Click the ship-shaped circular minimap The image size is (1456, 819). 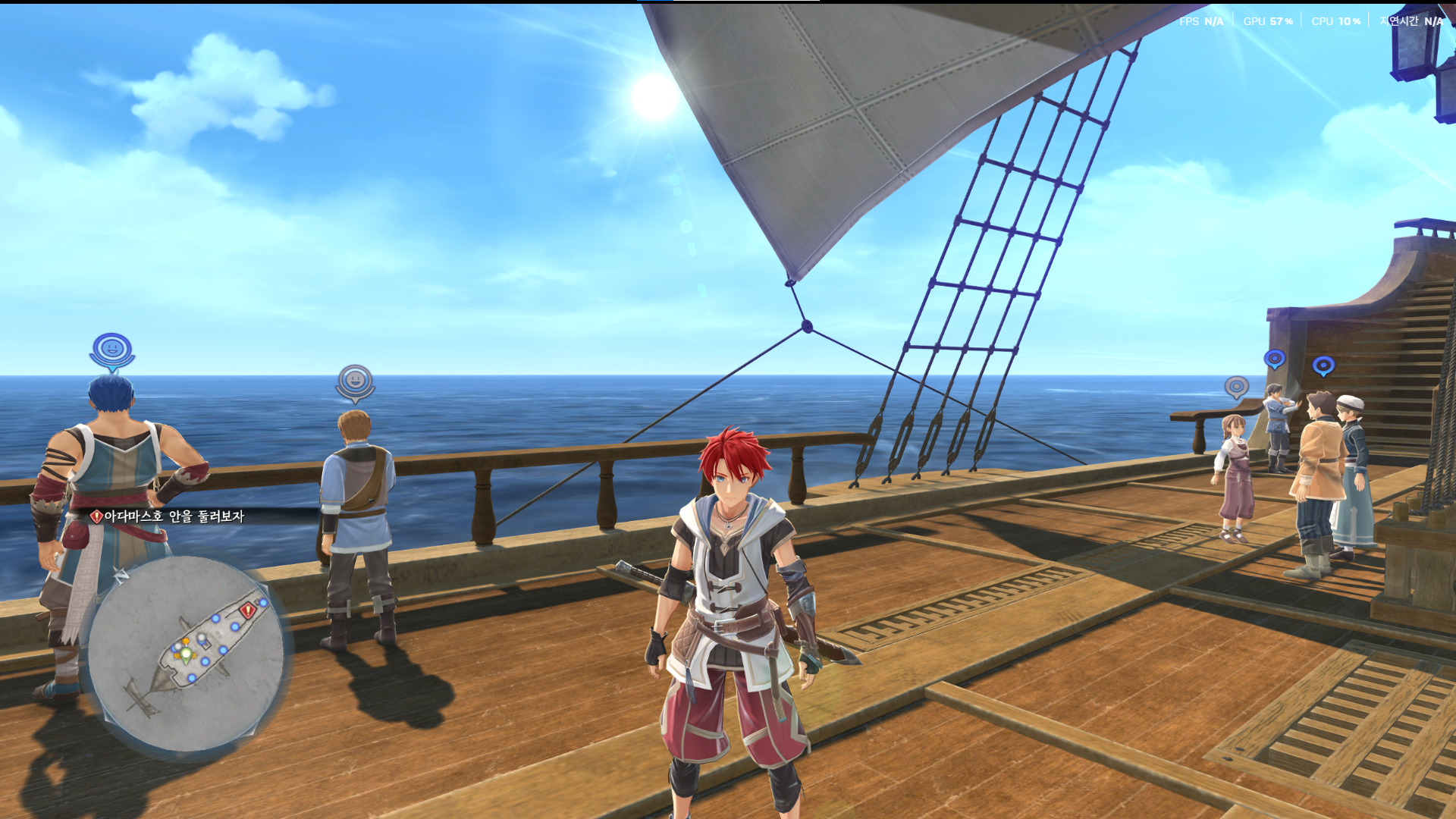(x=186, y=653)
